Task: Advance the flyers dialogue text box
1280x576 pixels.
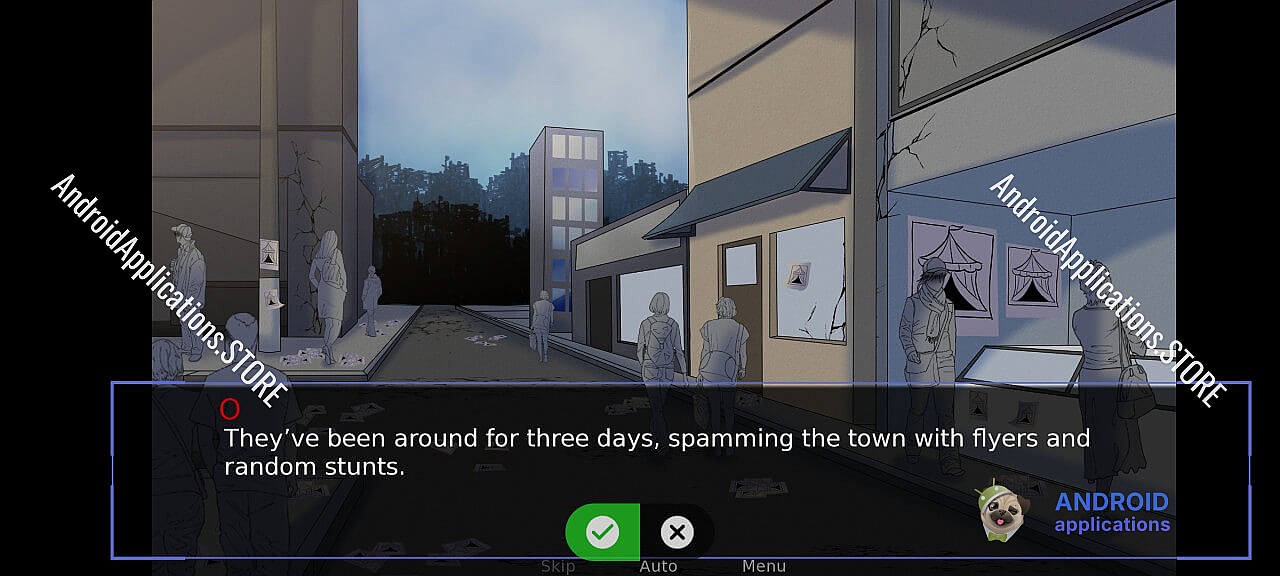Action: [x=656, y=452]
